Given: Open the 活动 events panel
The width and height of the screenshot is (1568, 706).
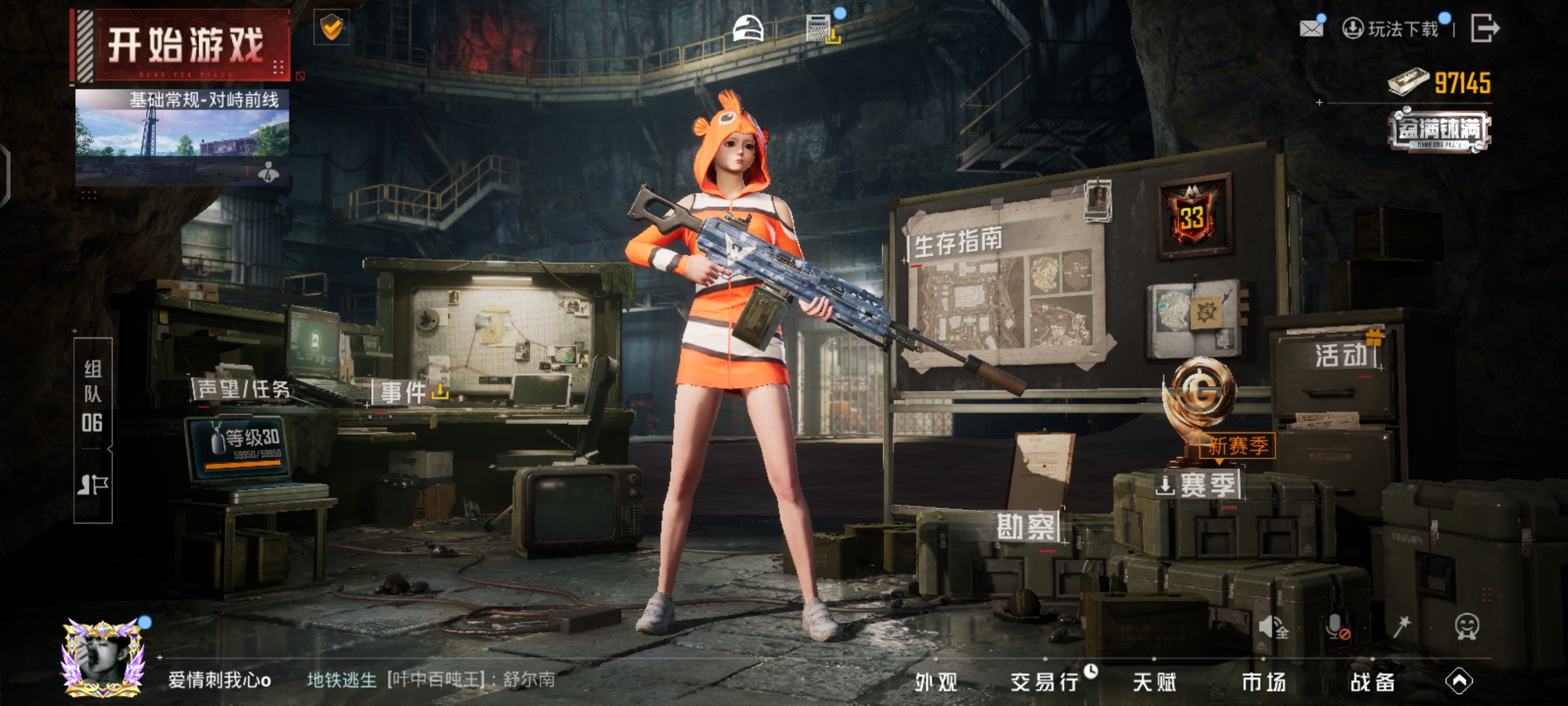Looking at the screenshot, I should point(1341,356).
